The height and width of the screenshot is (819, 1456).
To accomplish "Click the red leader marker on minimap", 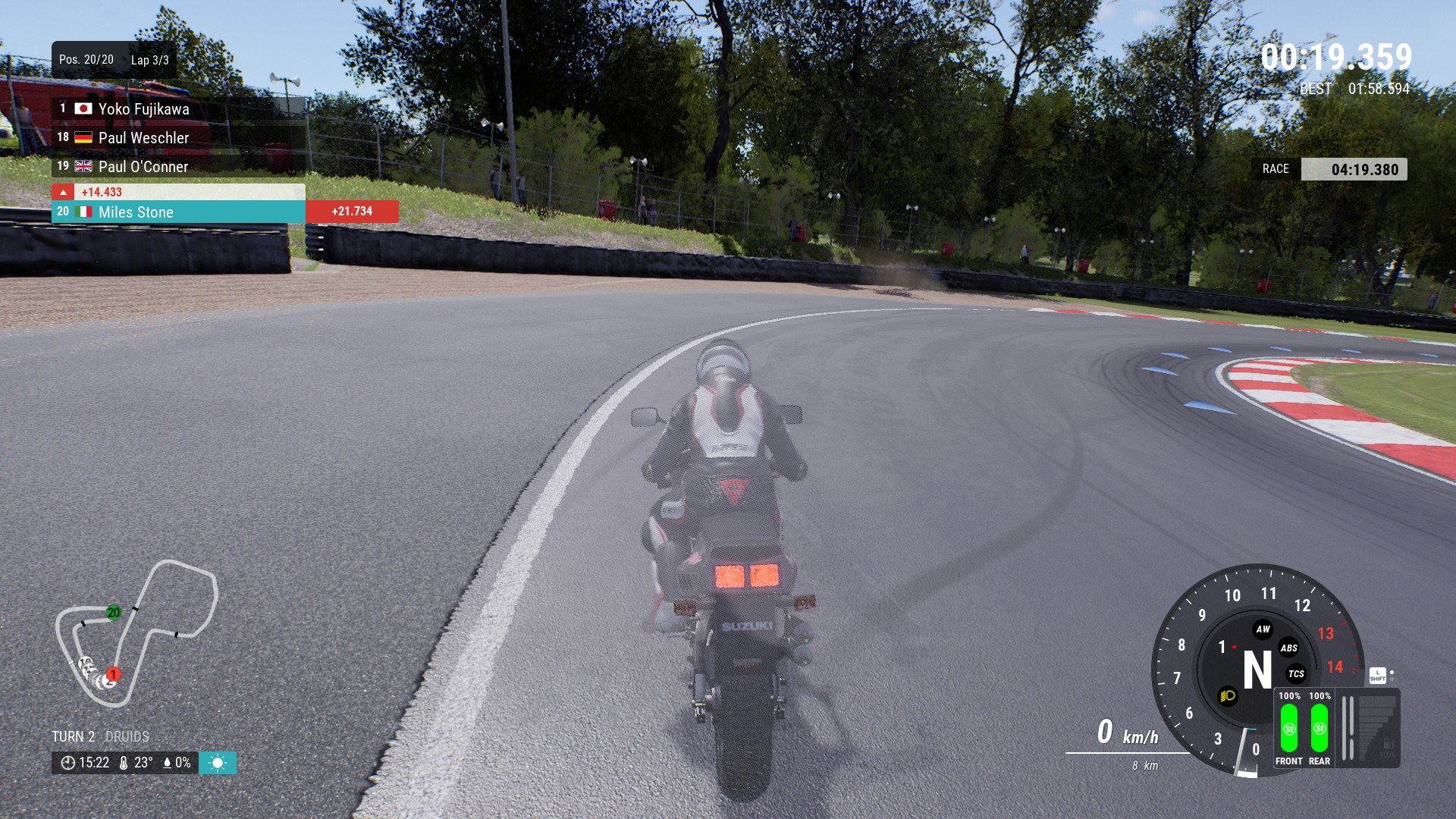I will (x=113, y=673).
